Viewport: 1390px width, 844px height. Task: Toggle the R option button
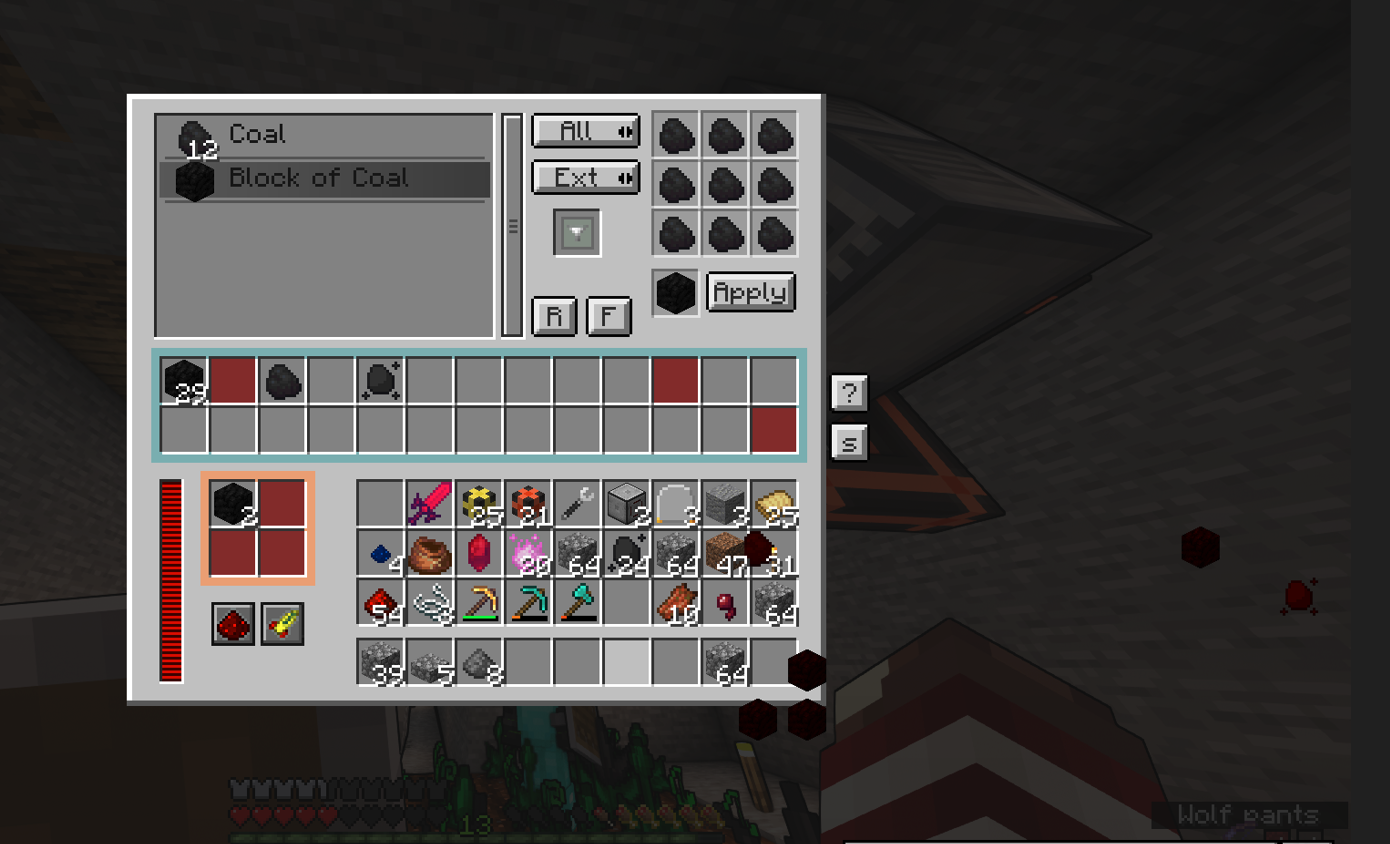[554, 316]
